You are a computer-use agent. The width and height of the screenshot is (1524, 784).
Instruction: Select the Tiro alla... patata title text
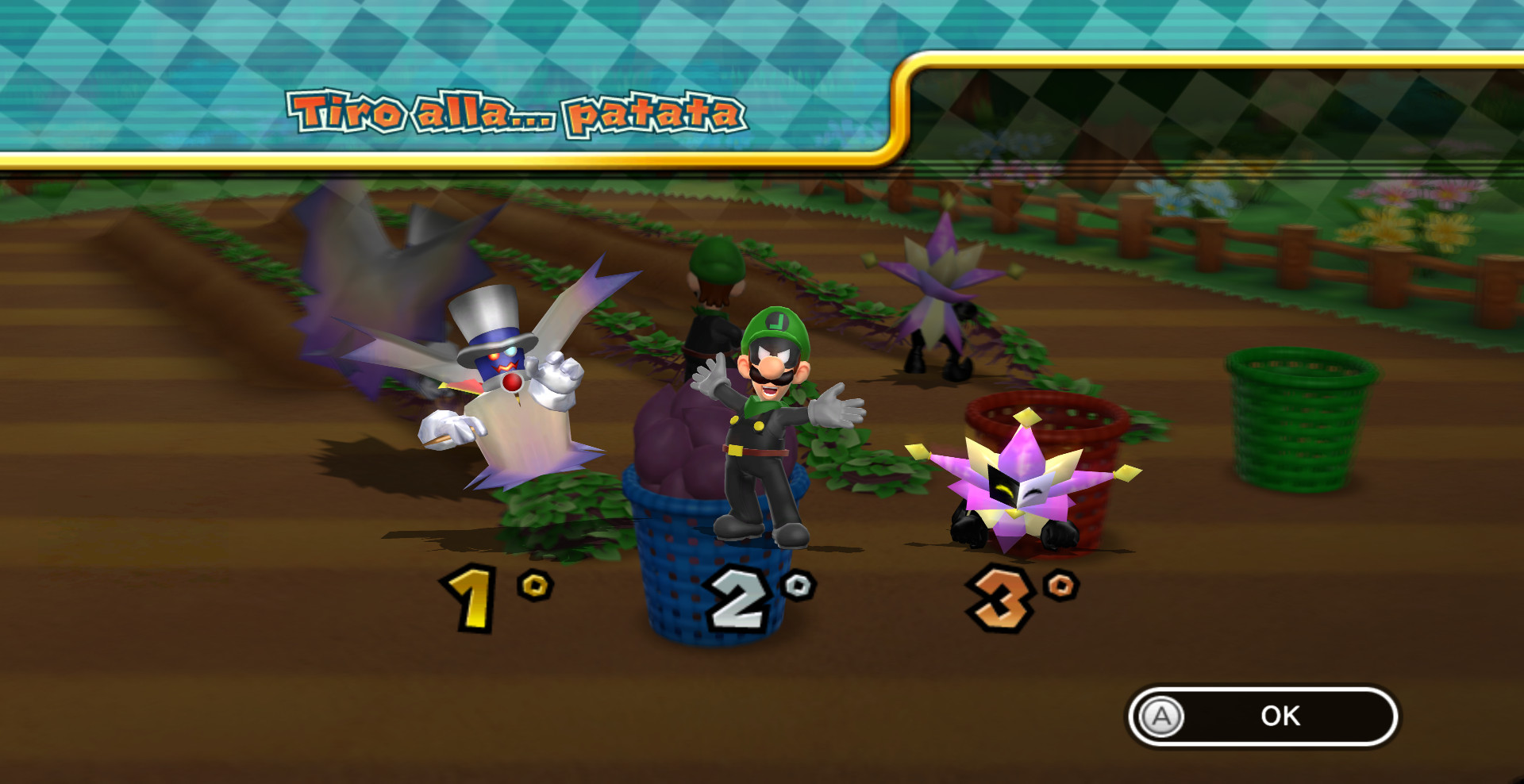coord(516,115)
